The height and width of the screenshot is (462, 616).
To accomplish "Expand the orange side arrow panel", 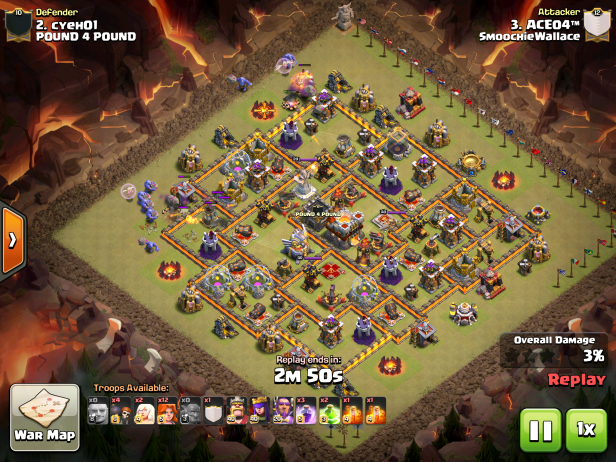I will (x=12, y=240).
